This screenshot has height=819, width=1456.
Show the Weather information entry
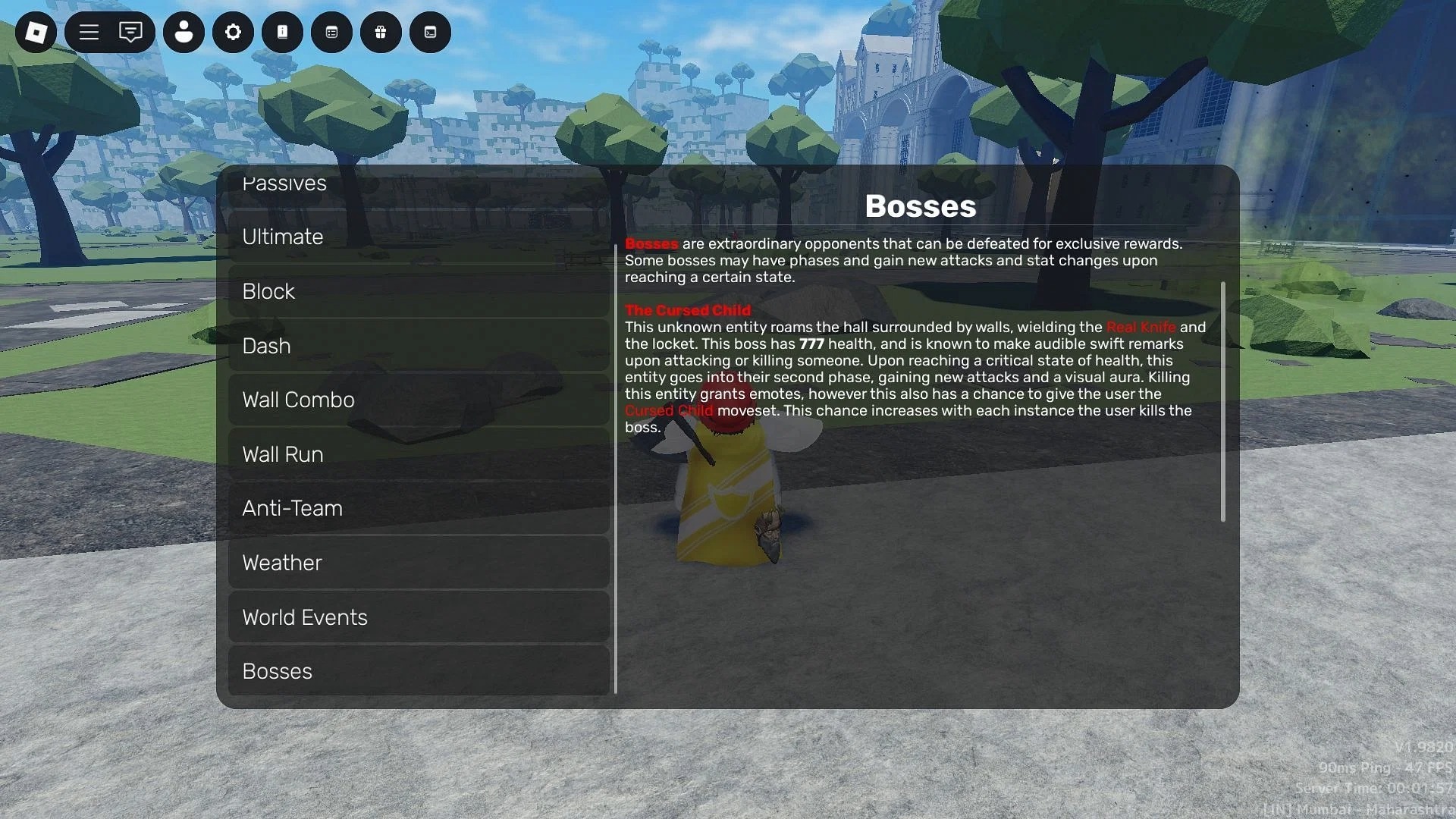tap(419, 563)
